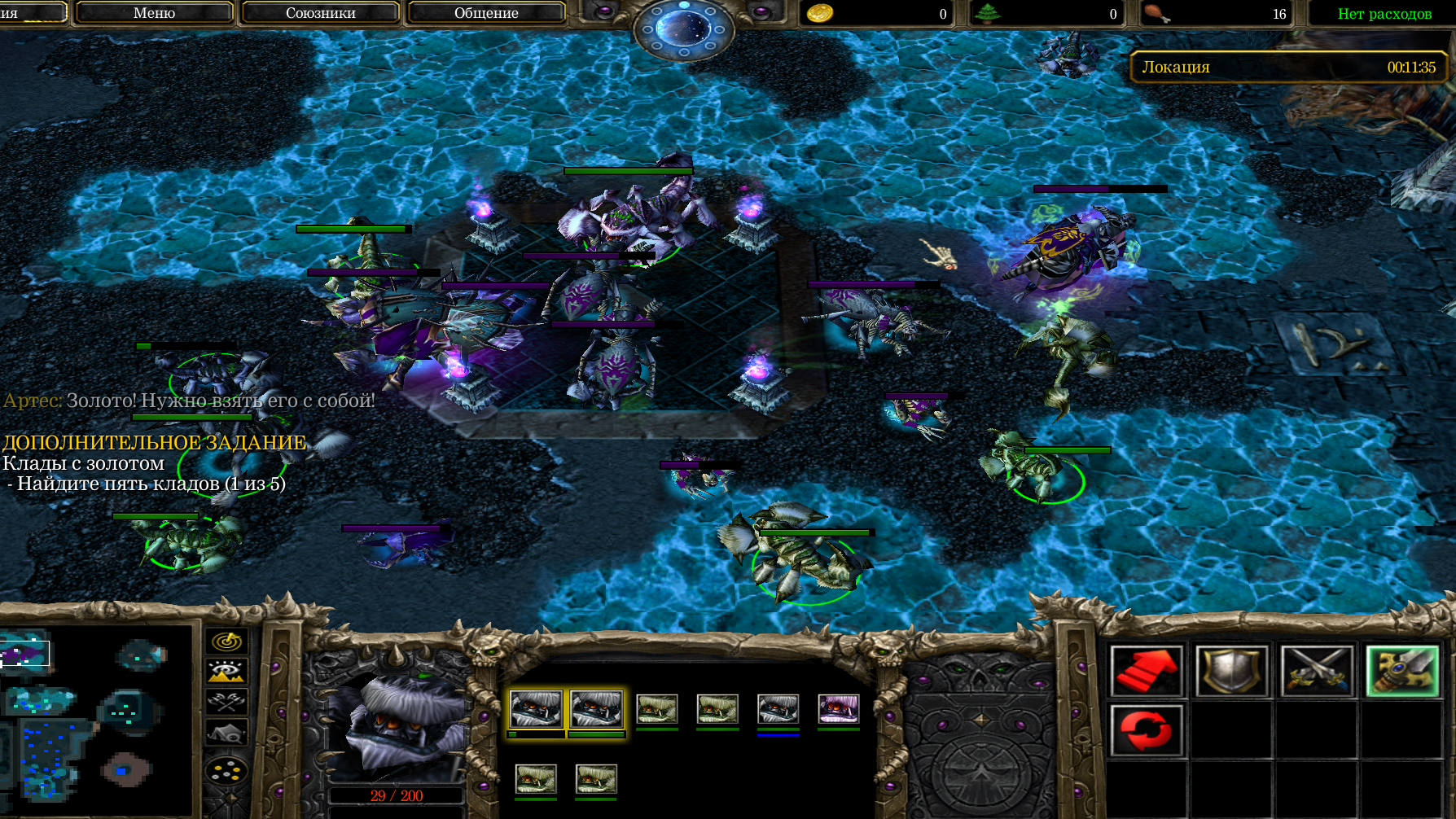Viewport: 1456px width, 819px height.
Task: Select the purple unit portrait in group
Action: pos(838,709)
